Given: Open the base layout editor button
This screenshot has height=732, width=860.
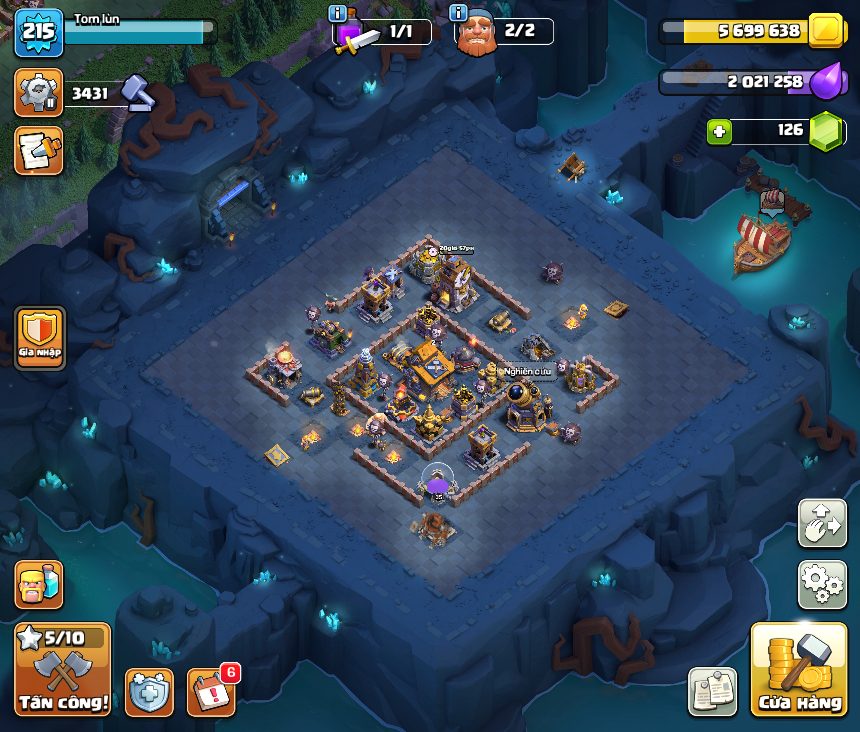Looking at the screenshot, I should tap(822, 523).
